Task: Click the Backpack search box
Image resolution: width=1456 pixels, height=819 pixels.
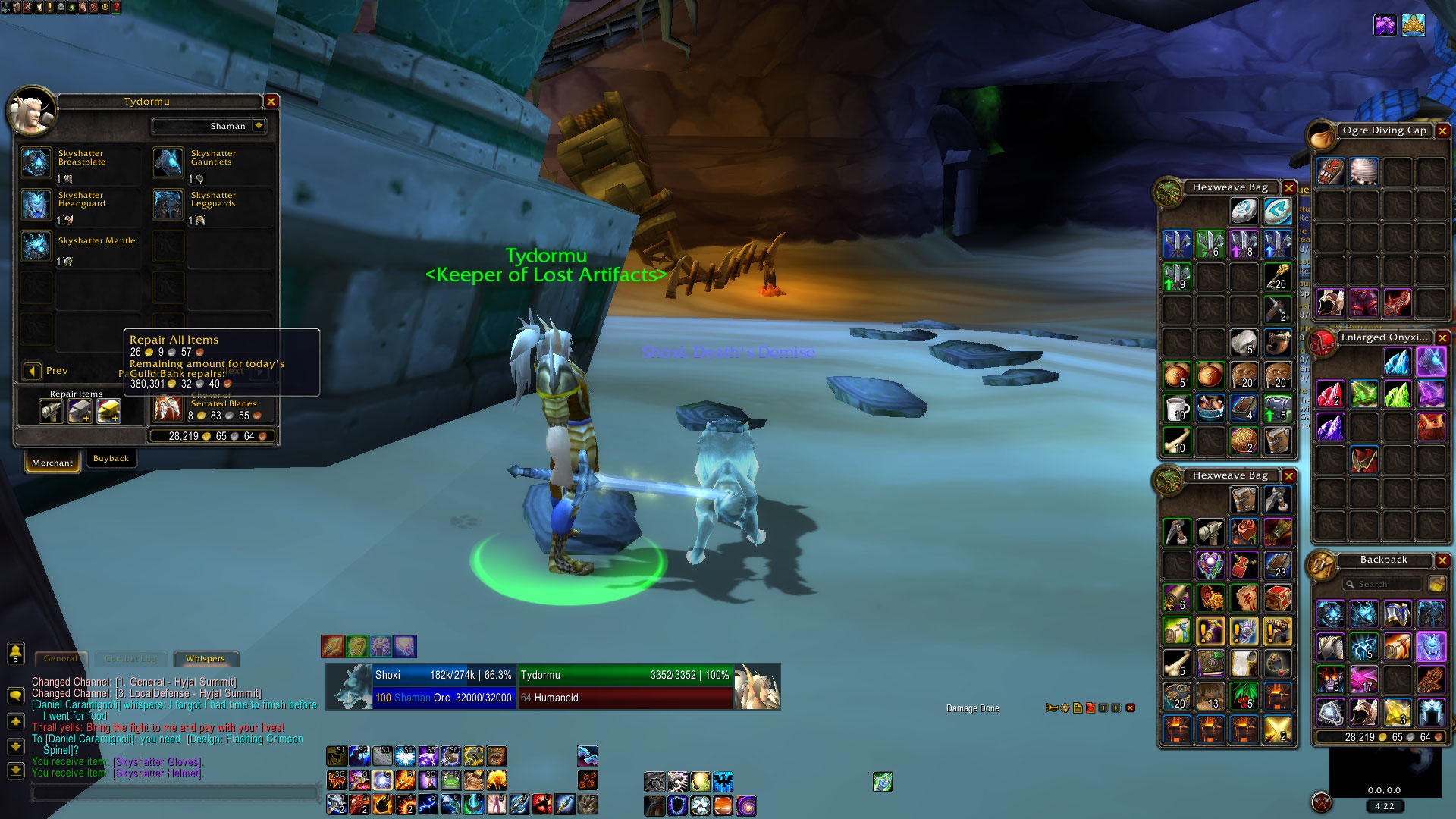Action: [1382, 584]
